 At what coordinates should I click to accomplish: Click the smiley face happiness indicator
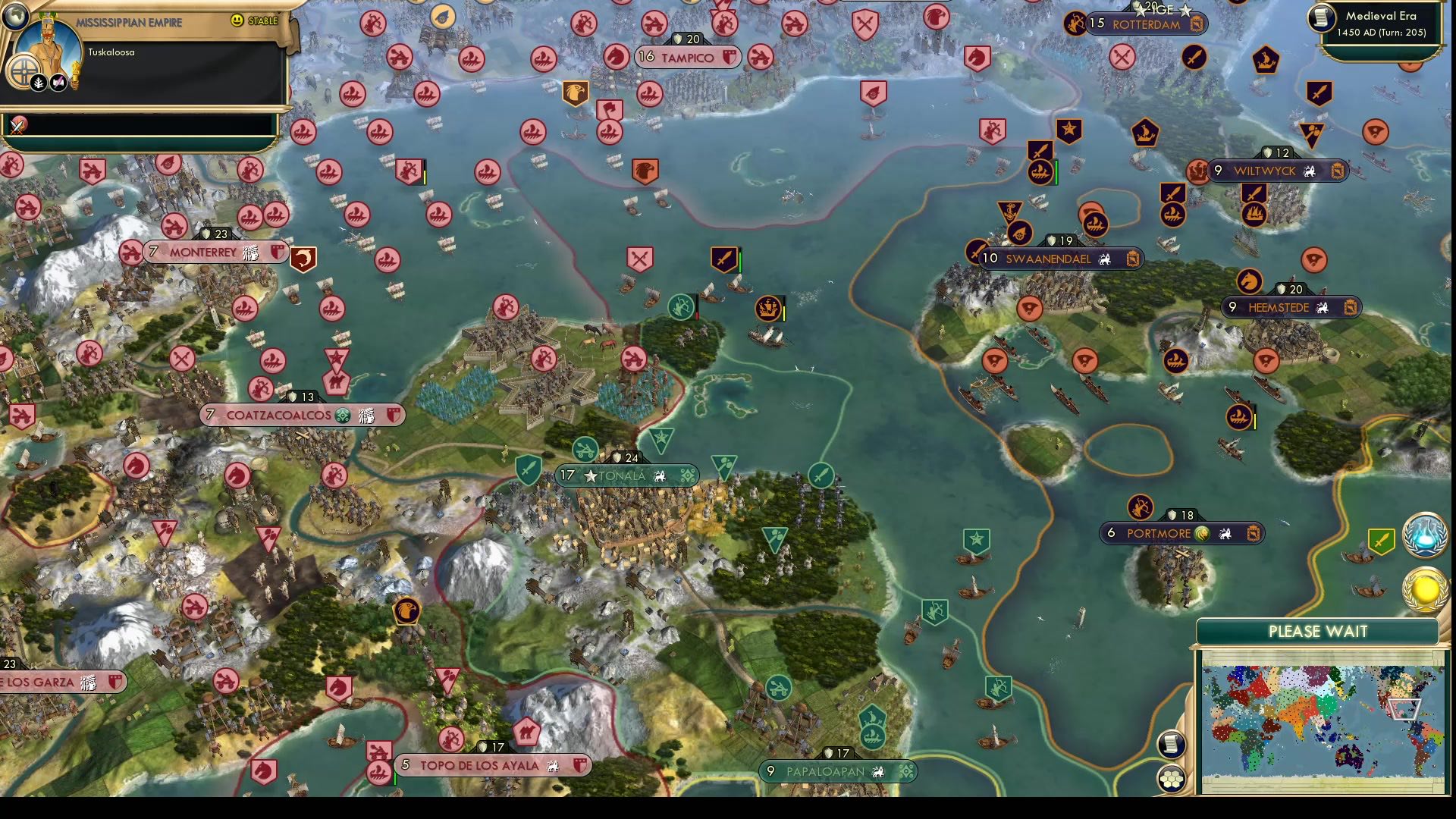tap(237, 20)
